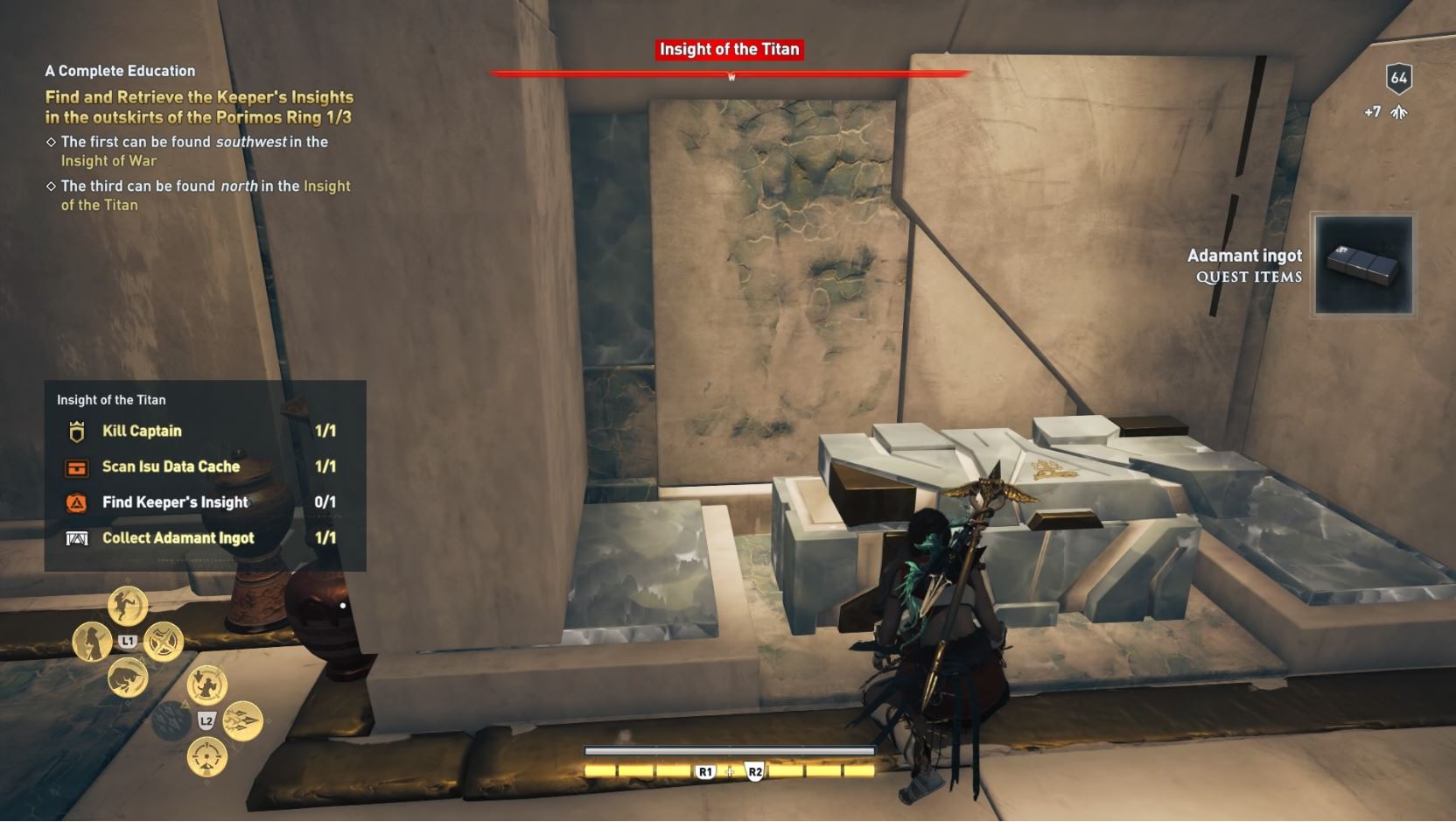Viewport: 1456px width, 822px height.
Task: Toggle the L2 ability wheel page badge
Action: [x=206, y=720]
